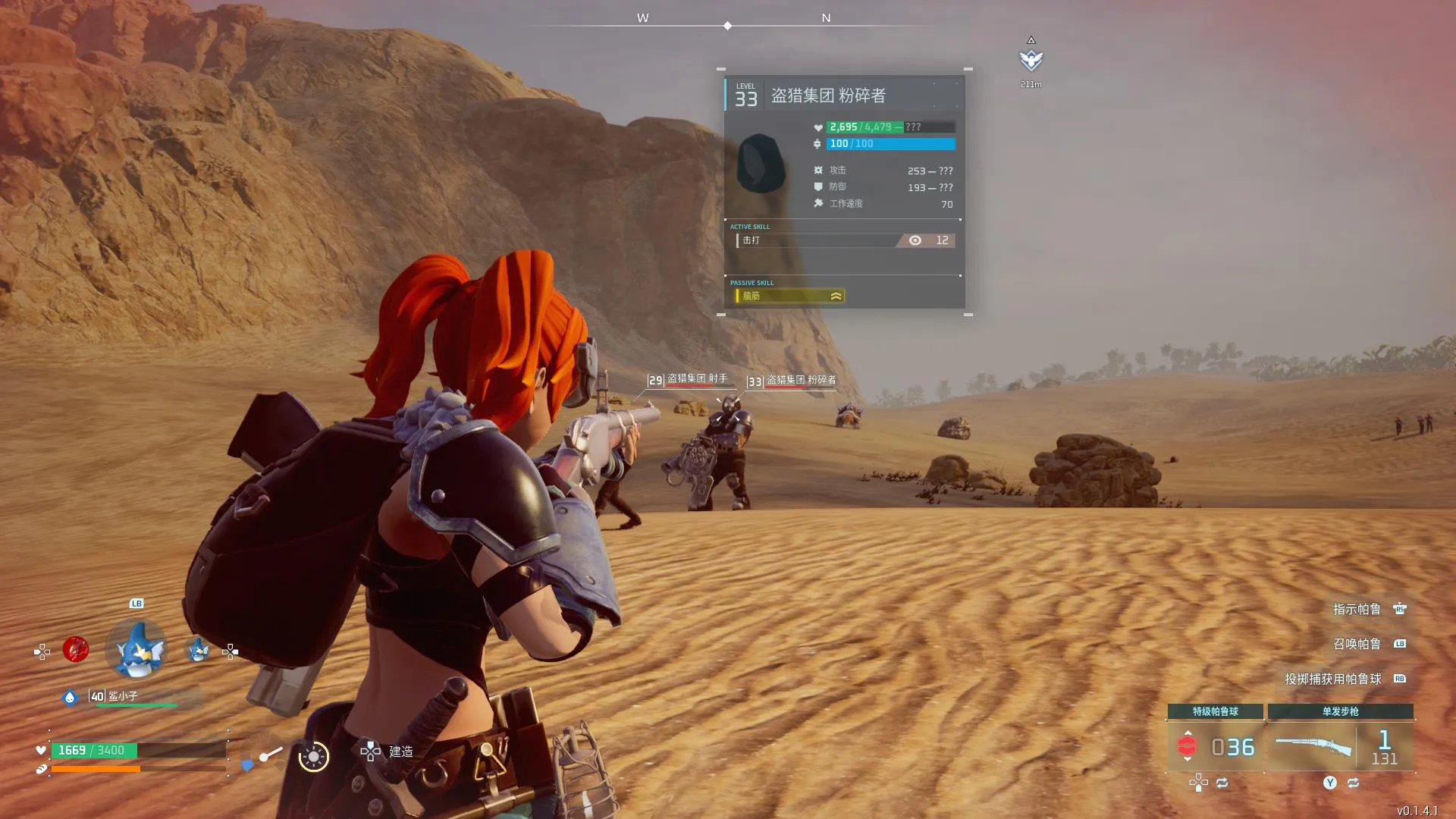1456x819 pixels.
Task: Pick the small blue pal party icon
Action: click(198, 650)
